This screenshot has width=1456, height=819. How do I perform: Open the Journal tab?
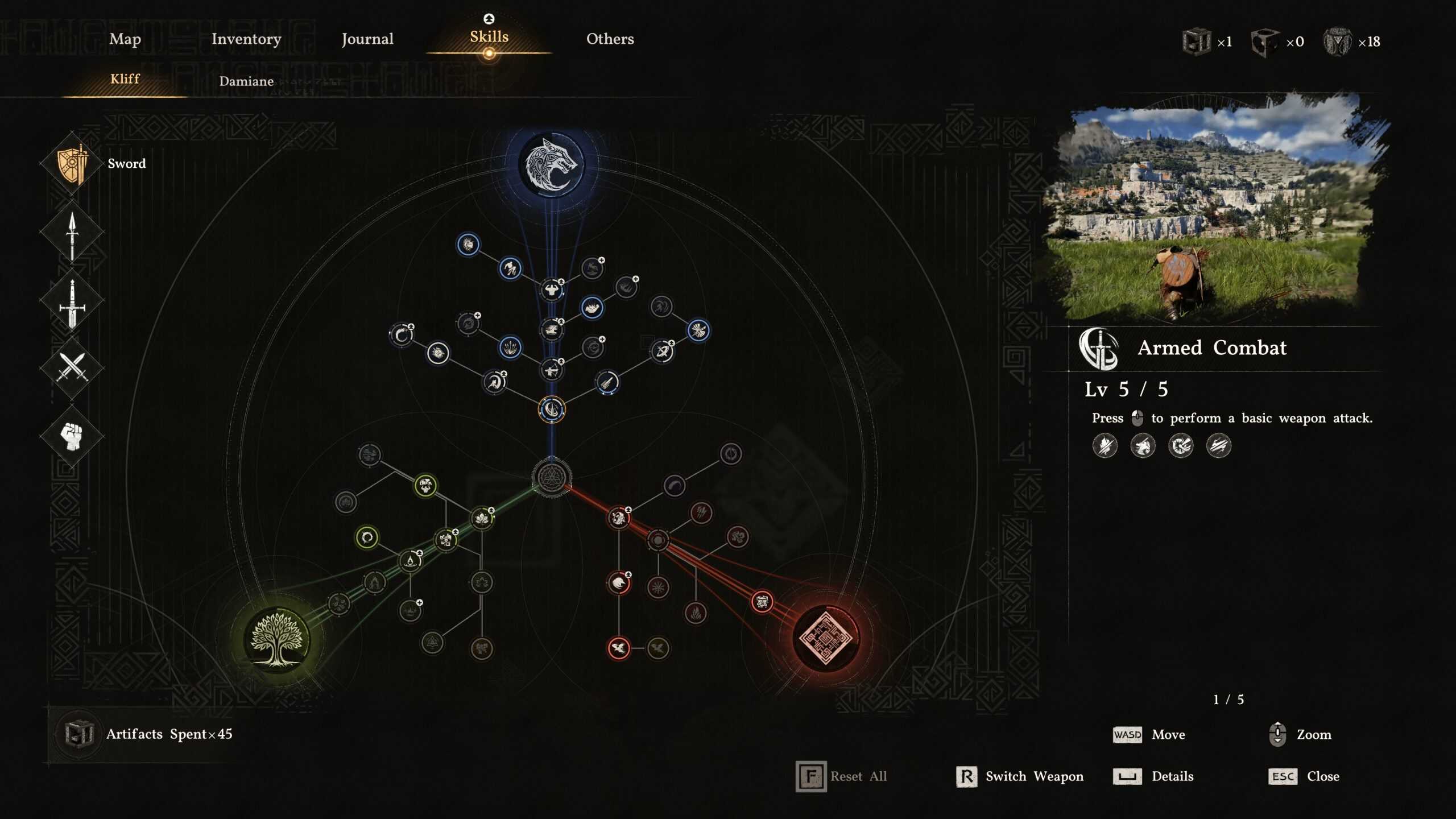tap(367, 39)
